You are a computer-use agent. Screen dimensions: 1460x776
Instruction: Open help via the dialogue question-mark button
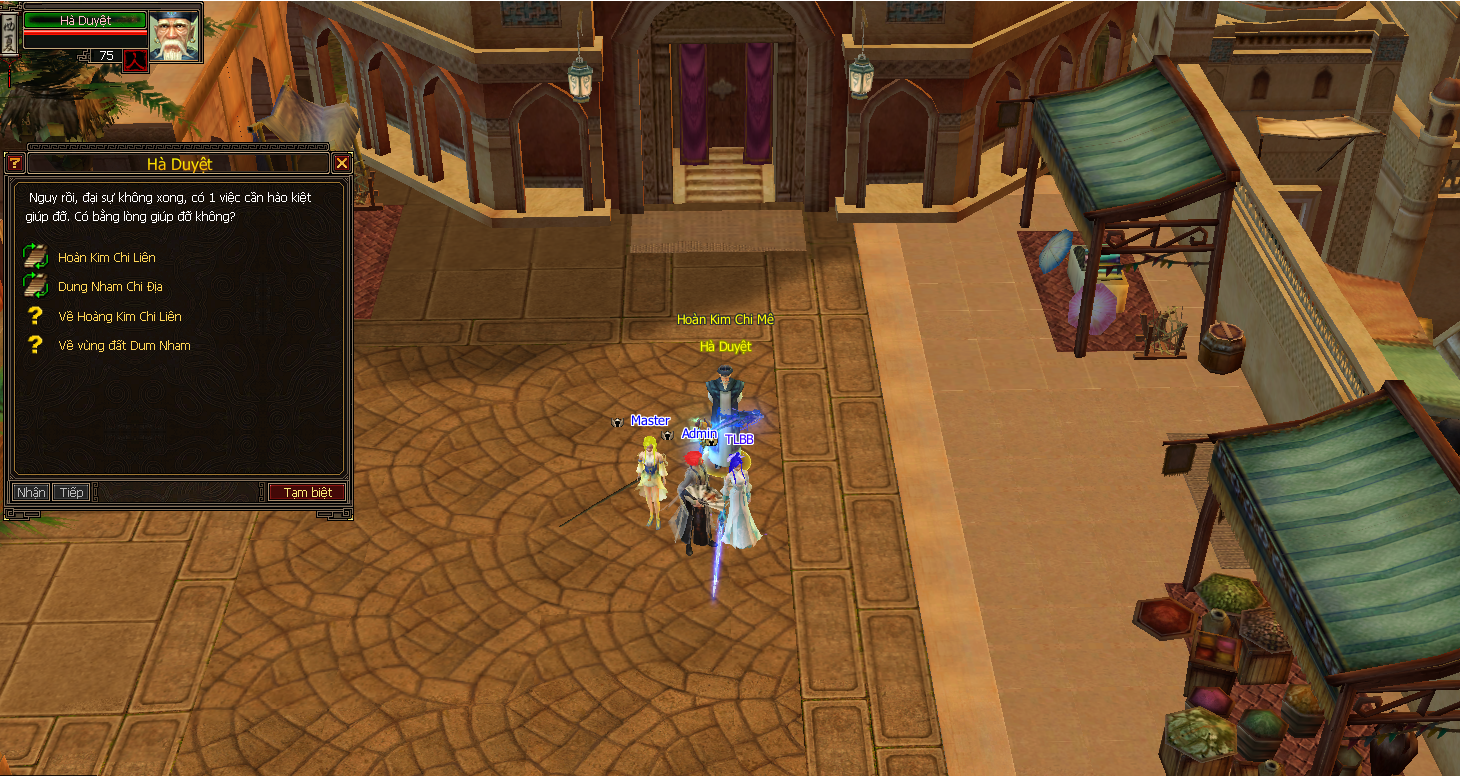(14, 163)
